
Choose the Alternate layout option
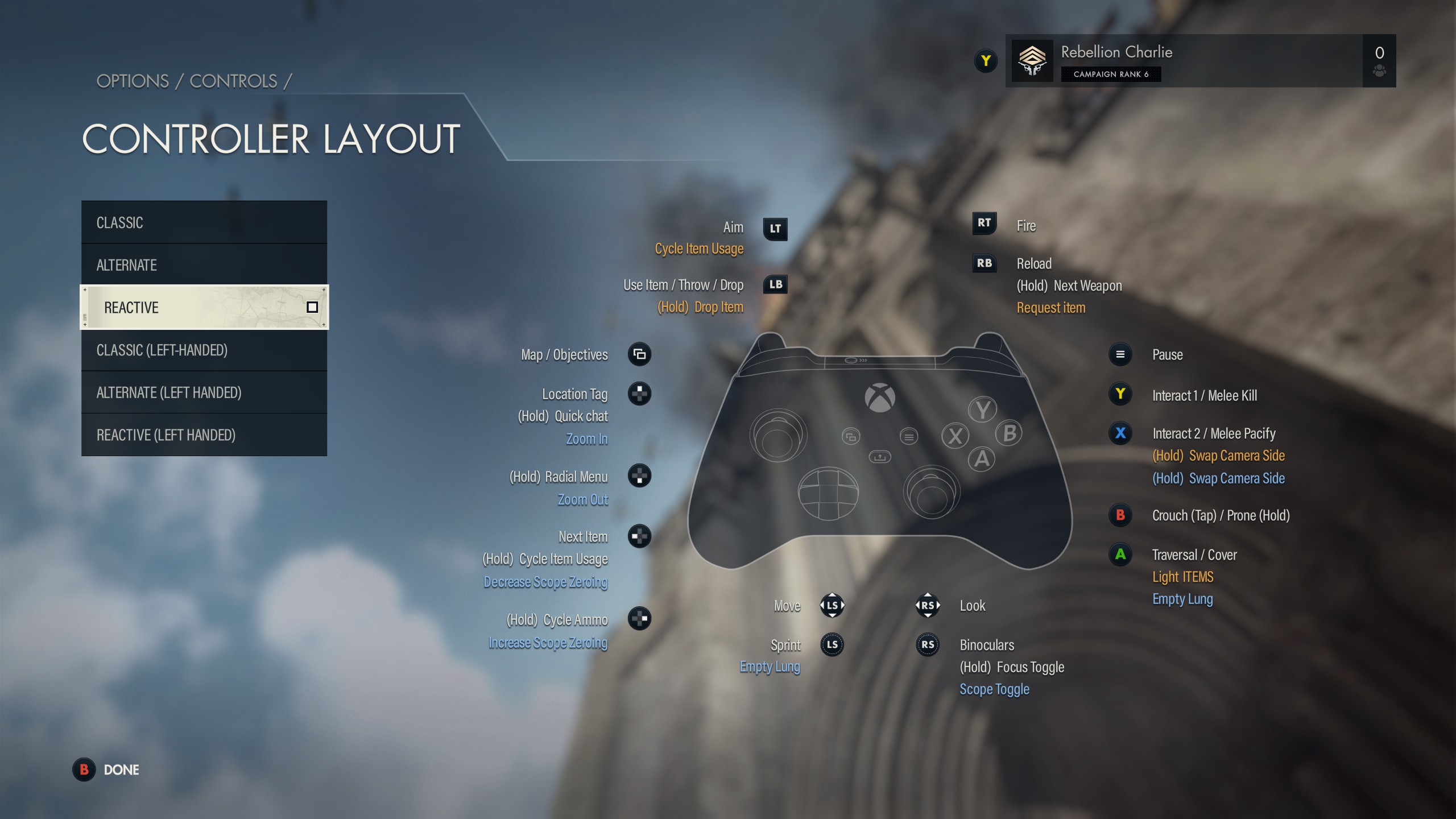coord(204,265)
